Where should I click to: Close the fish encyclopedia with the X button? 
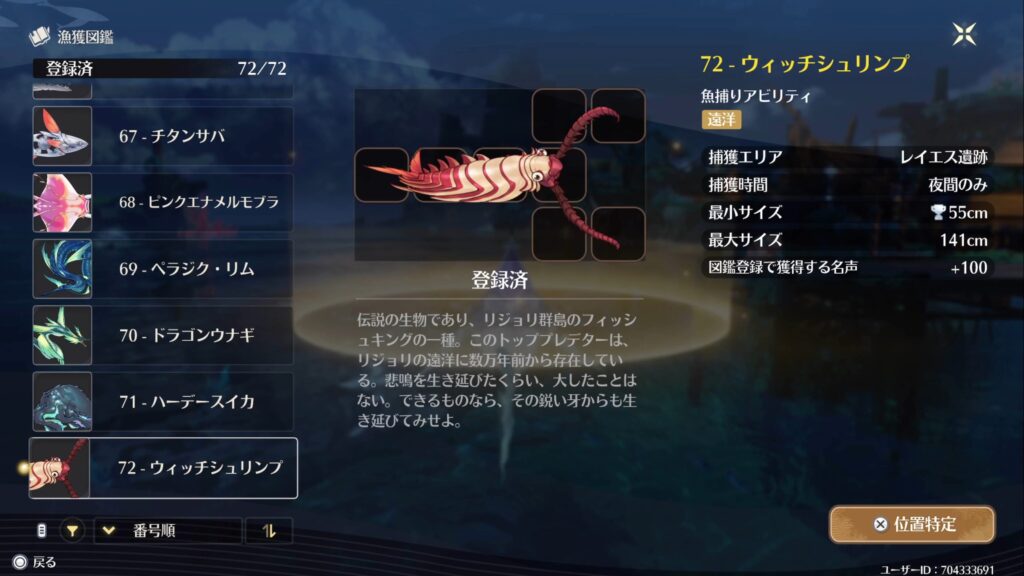[x=964, y=35]
